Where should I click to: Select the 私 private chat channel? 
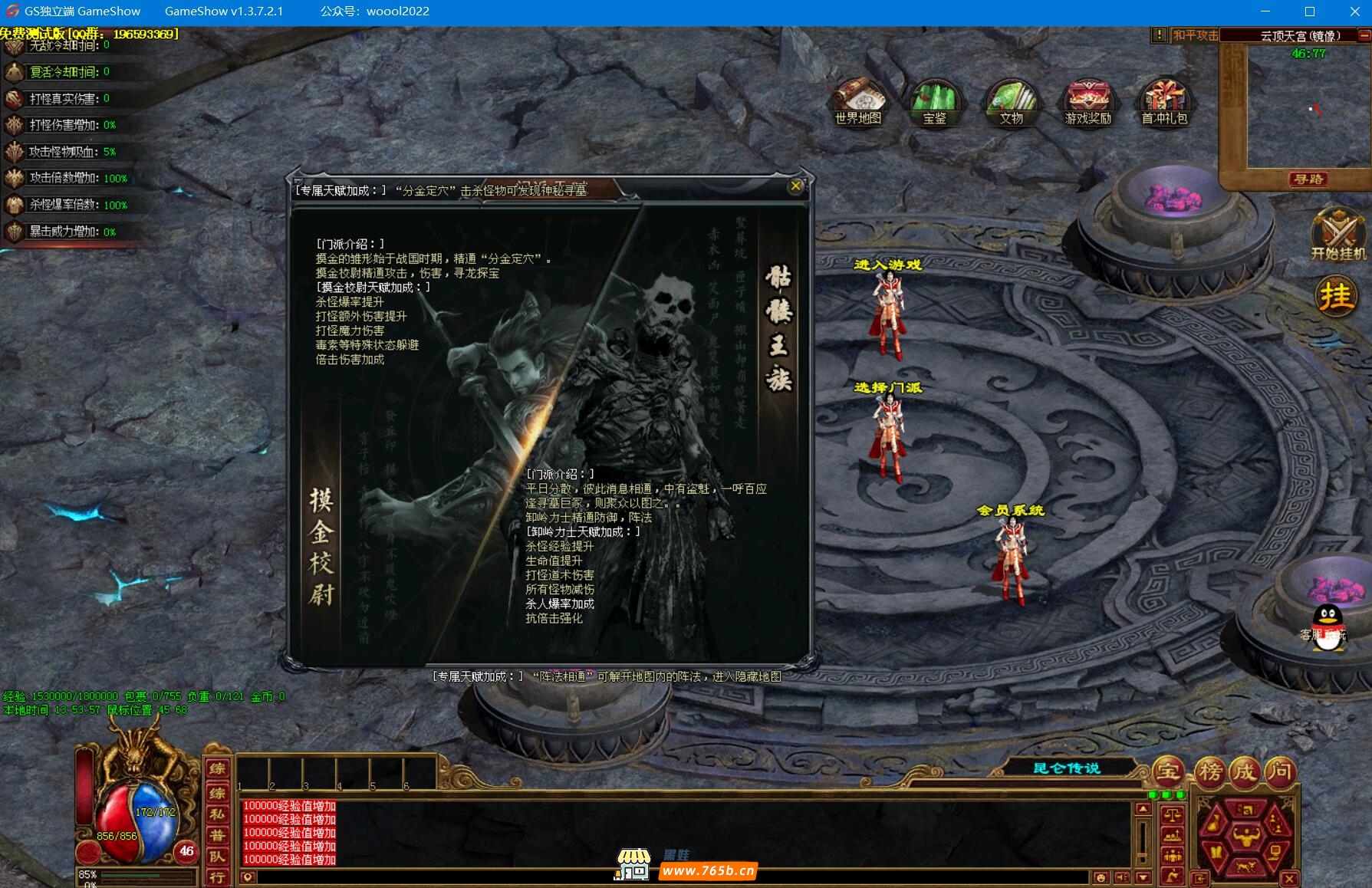click(x=218, y=814)
